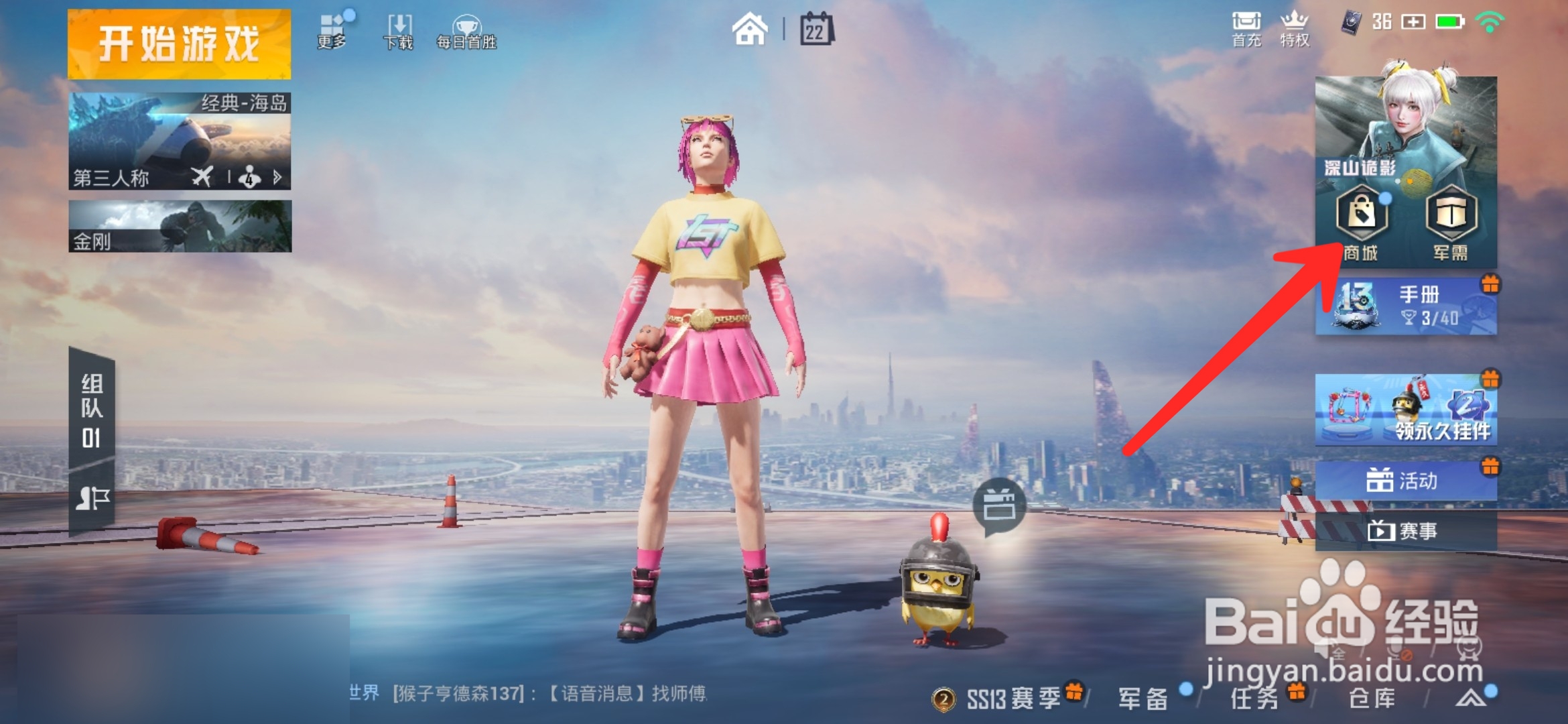Open the calendar icon showing 22
This screenshot has width=1568, height=724.
[815, 29]
